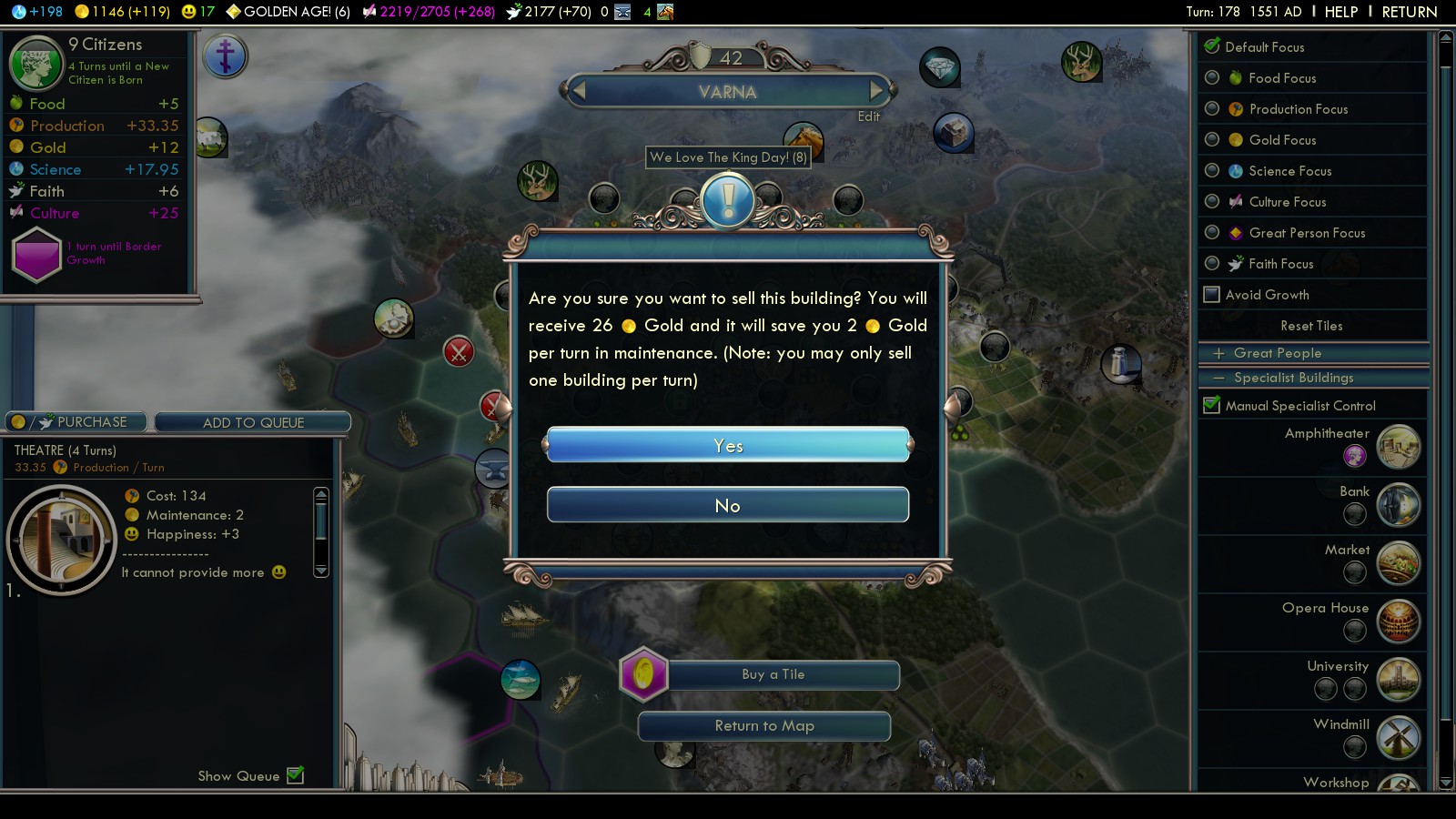Image resolution: width=1456 pixels, height=819 pixels.
Task: Select the Amphitheater building icon
Action: coord(1399,446)
